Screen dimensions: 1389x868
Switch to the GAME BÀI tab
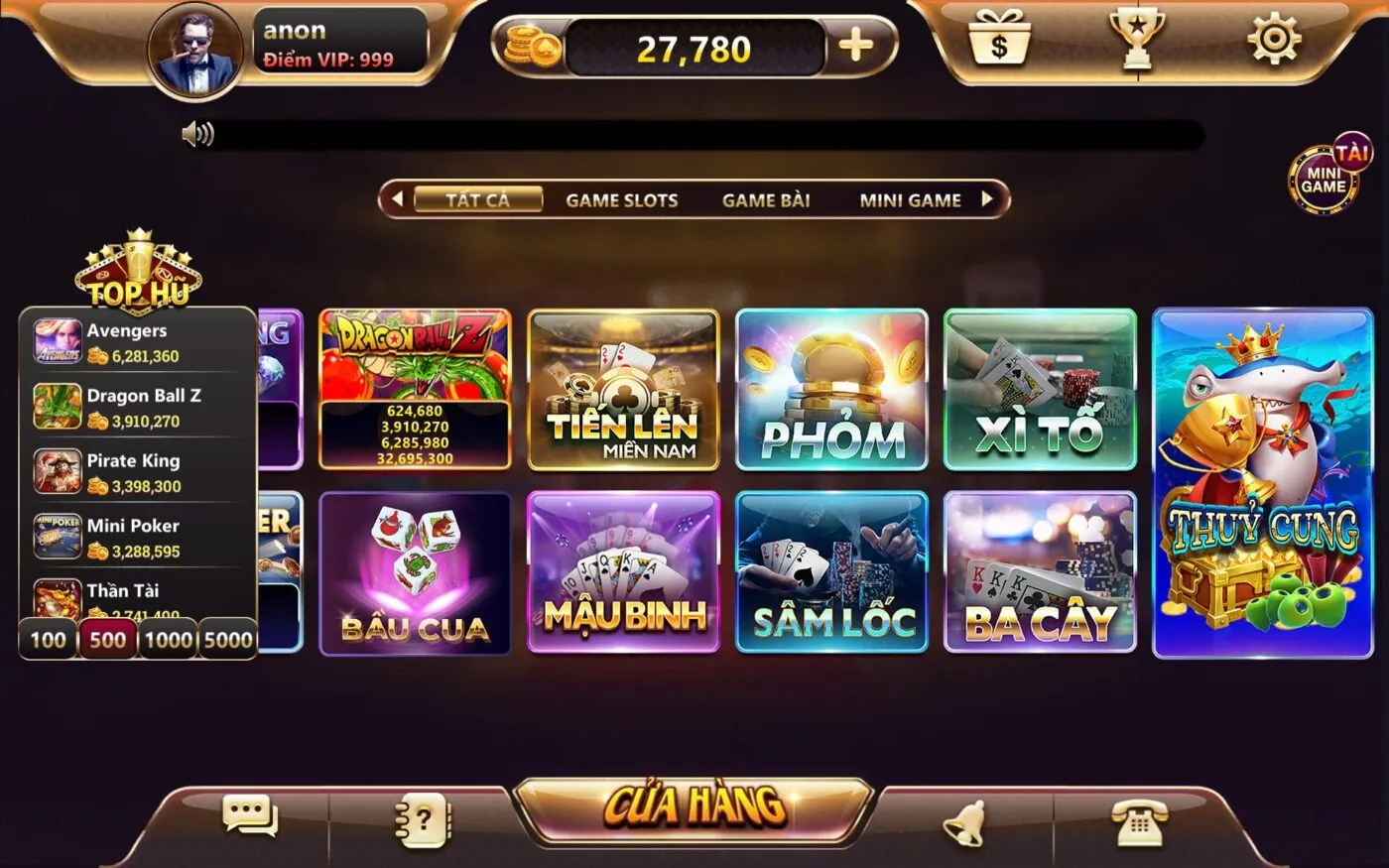click(766, 199)
